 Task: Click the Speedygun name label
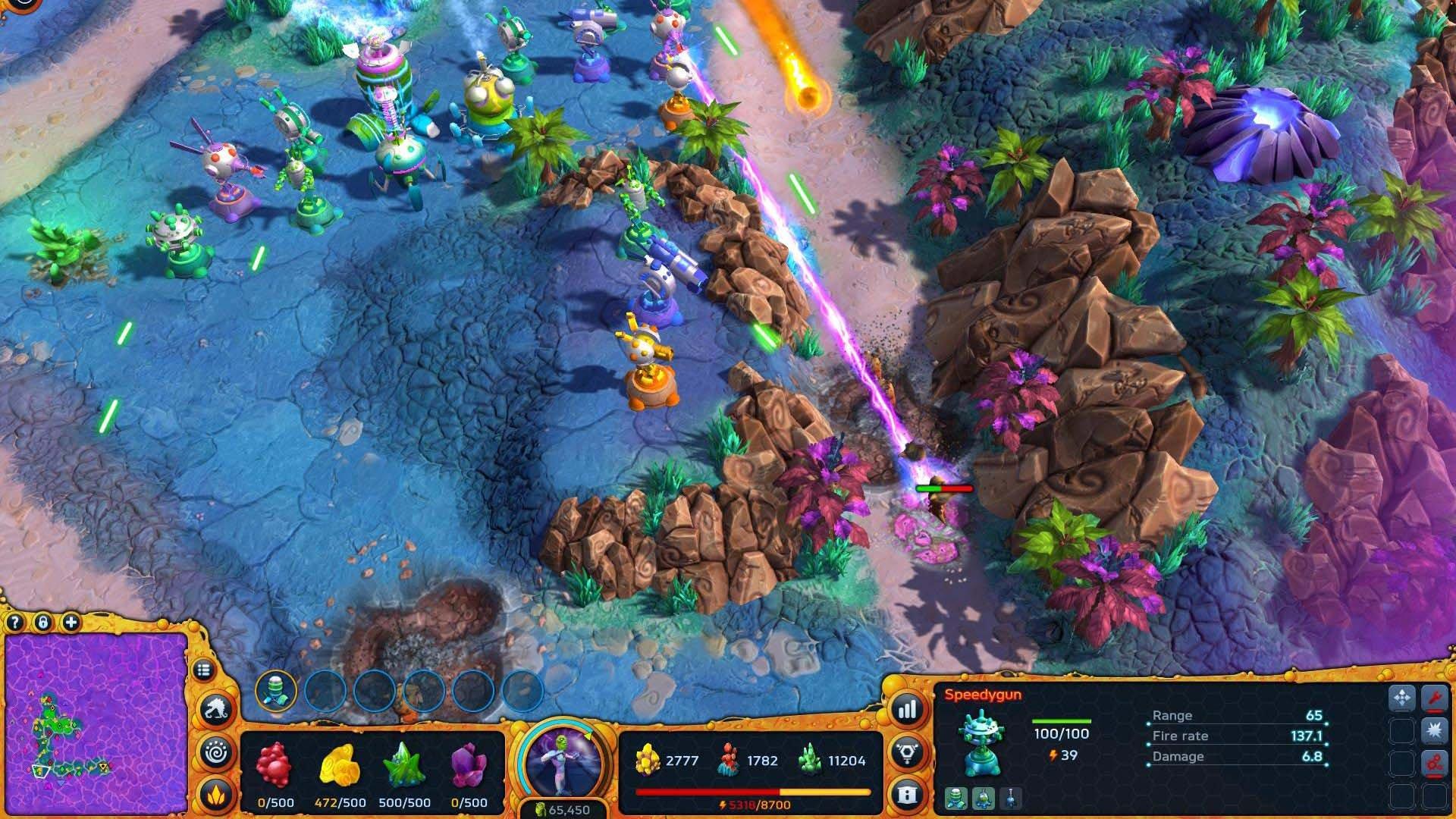point(982,694)
